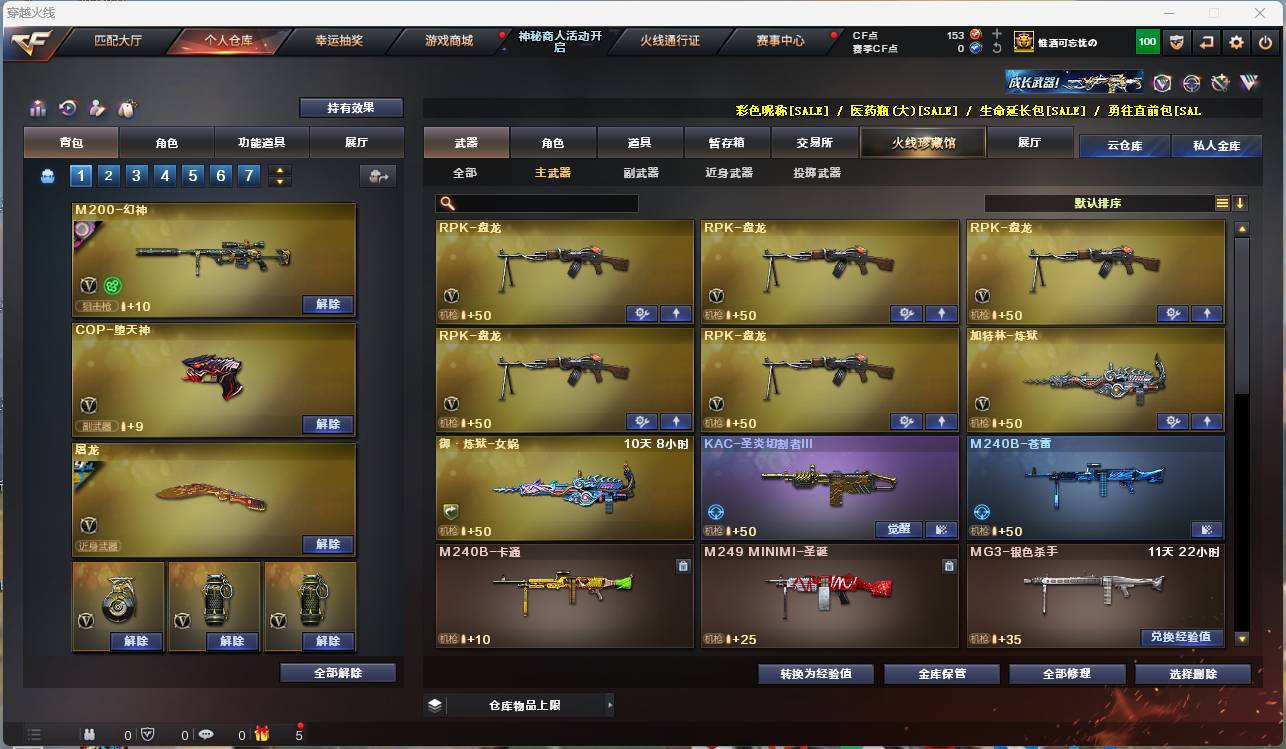
Task: Click the V-shield icon beside the growth weapon banner
Action: point(1163,83)
